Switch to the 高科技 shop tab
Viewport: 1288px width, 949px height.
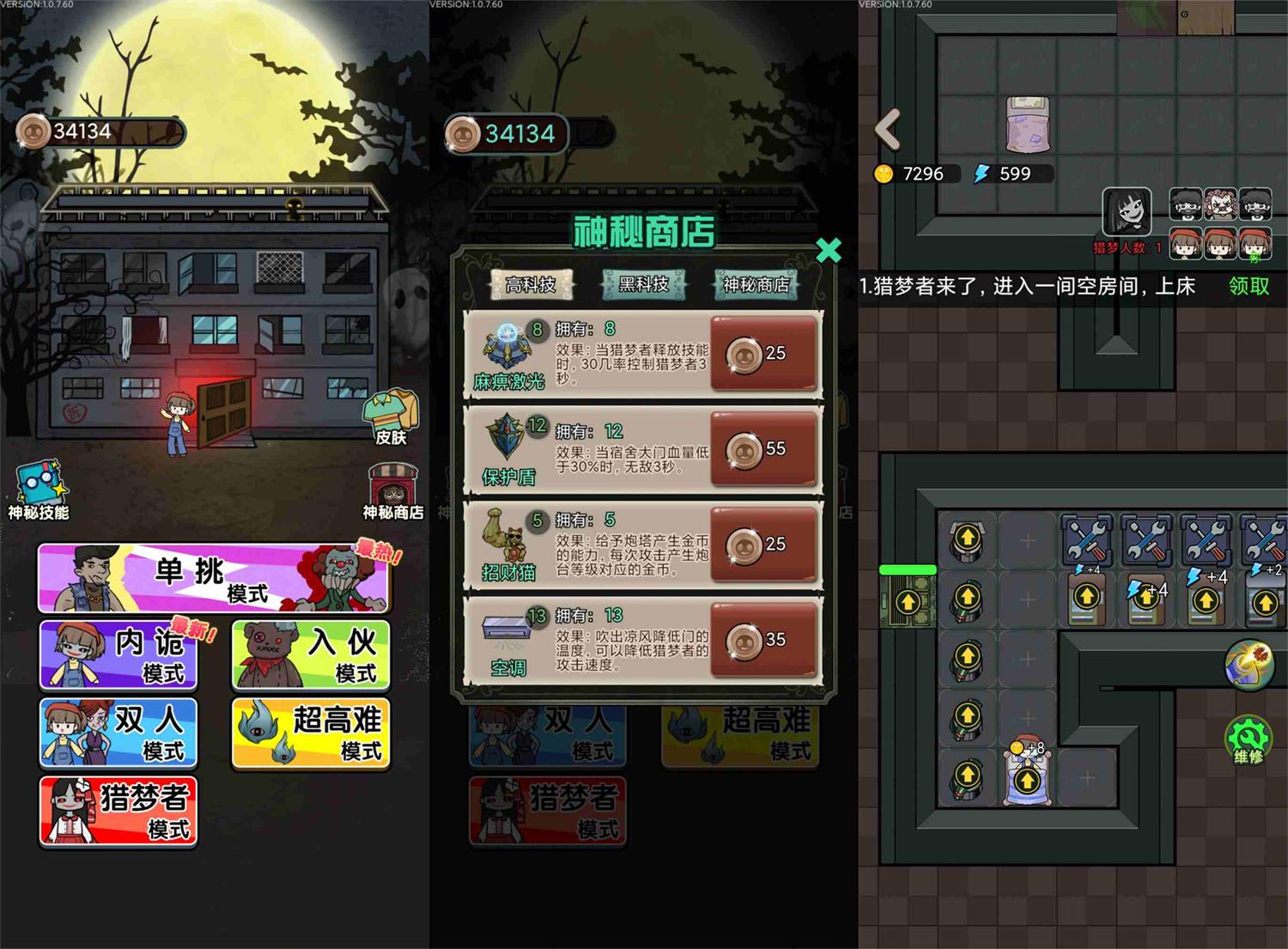530,283
